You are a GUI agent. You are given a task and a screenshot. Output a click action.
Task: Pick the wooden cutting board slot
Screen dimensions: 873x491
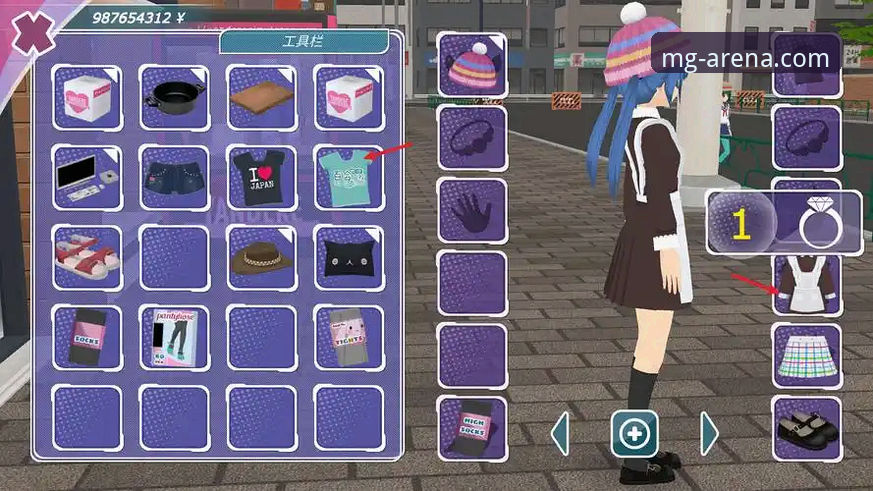262,97
